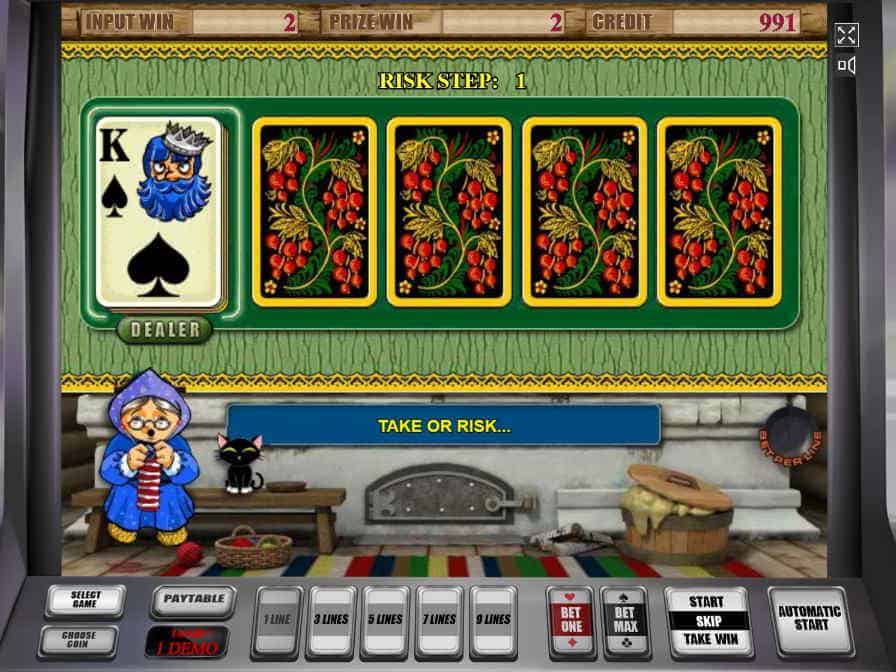
Task: Activate the 5 Lines button
Action: click(385, 620)
